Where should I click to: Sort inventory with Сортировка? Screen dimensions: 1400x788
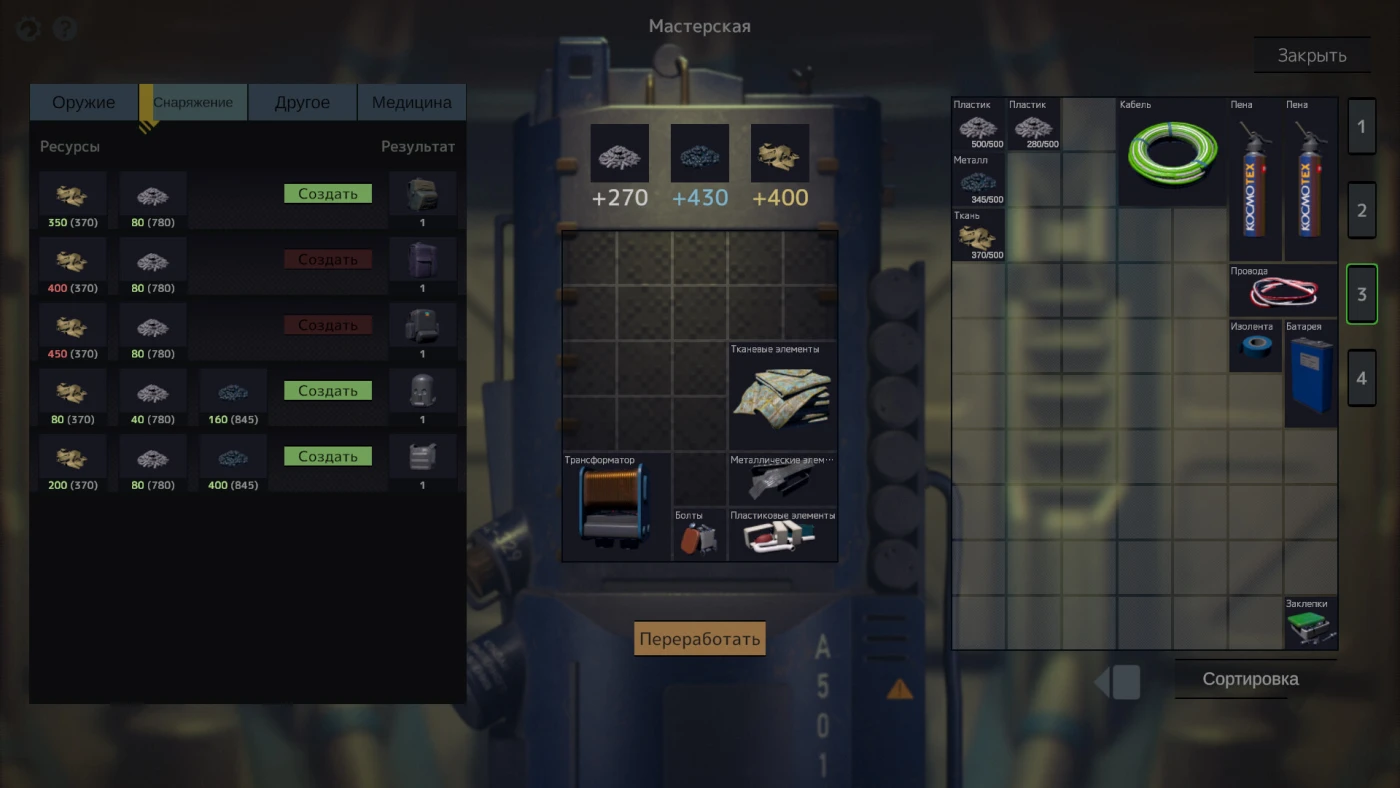point(1250,679)
